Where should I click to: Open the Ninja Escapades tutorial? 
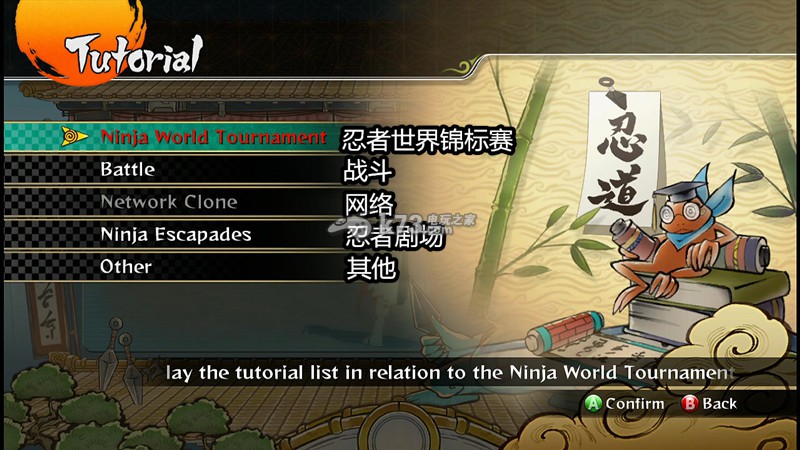click(175, 234)
